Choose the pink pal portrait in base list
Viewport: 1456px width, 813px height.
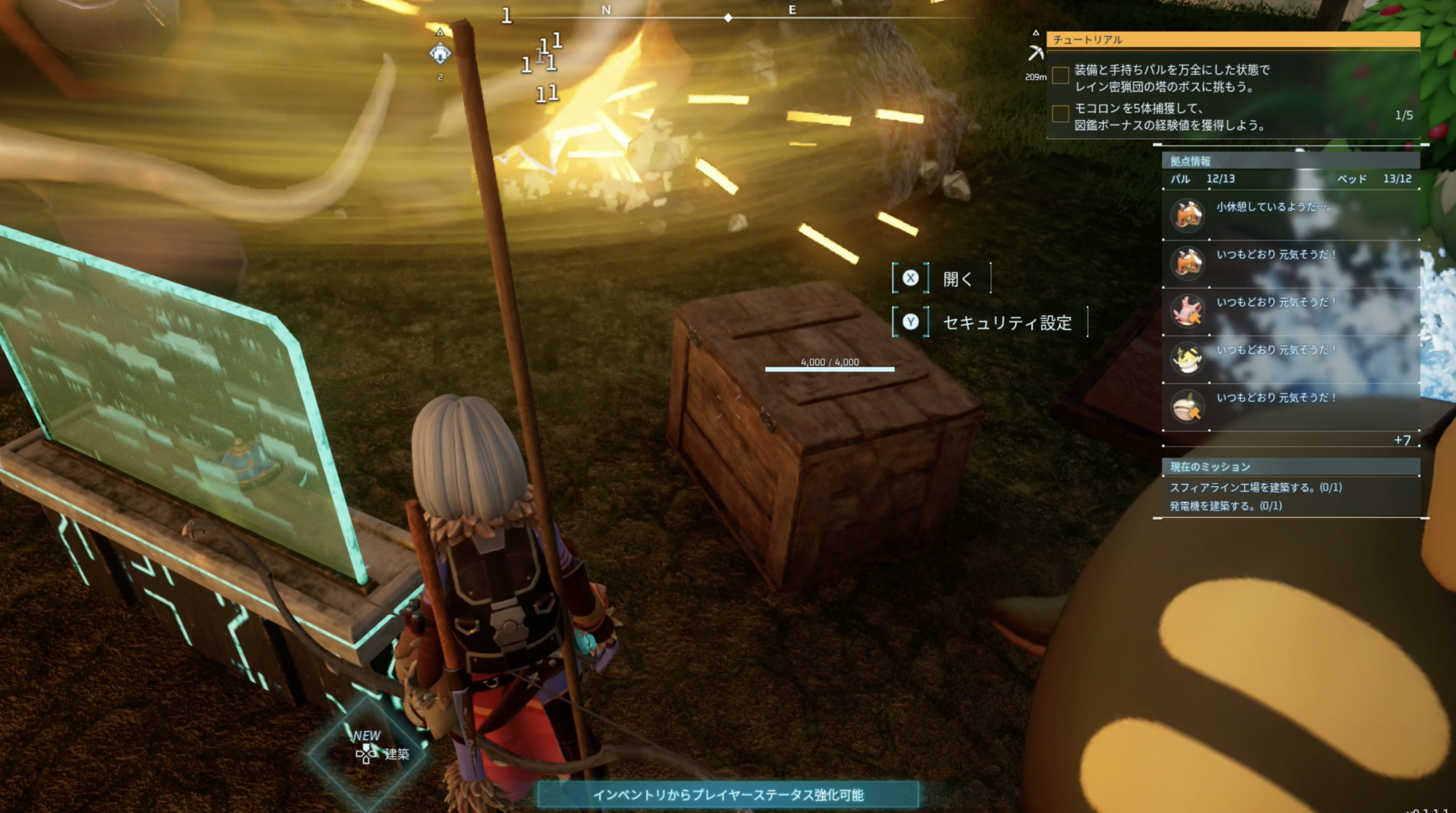(x=1188, y=310)
